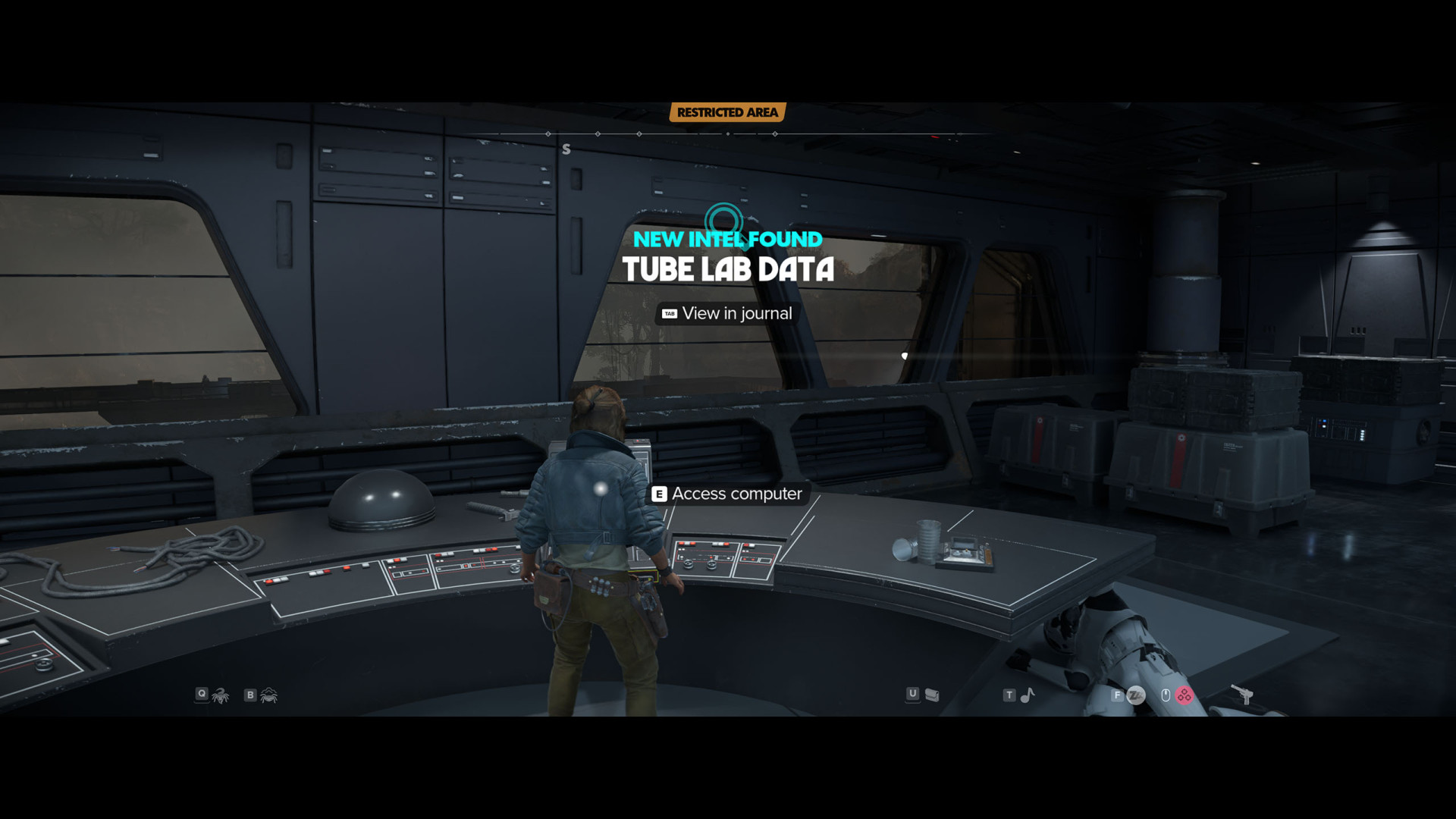Select the Access computer interaction prompt

pos(726,494)
